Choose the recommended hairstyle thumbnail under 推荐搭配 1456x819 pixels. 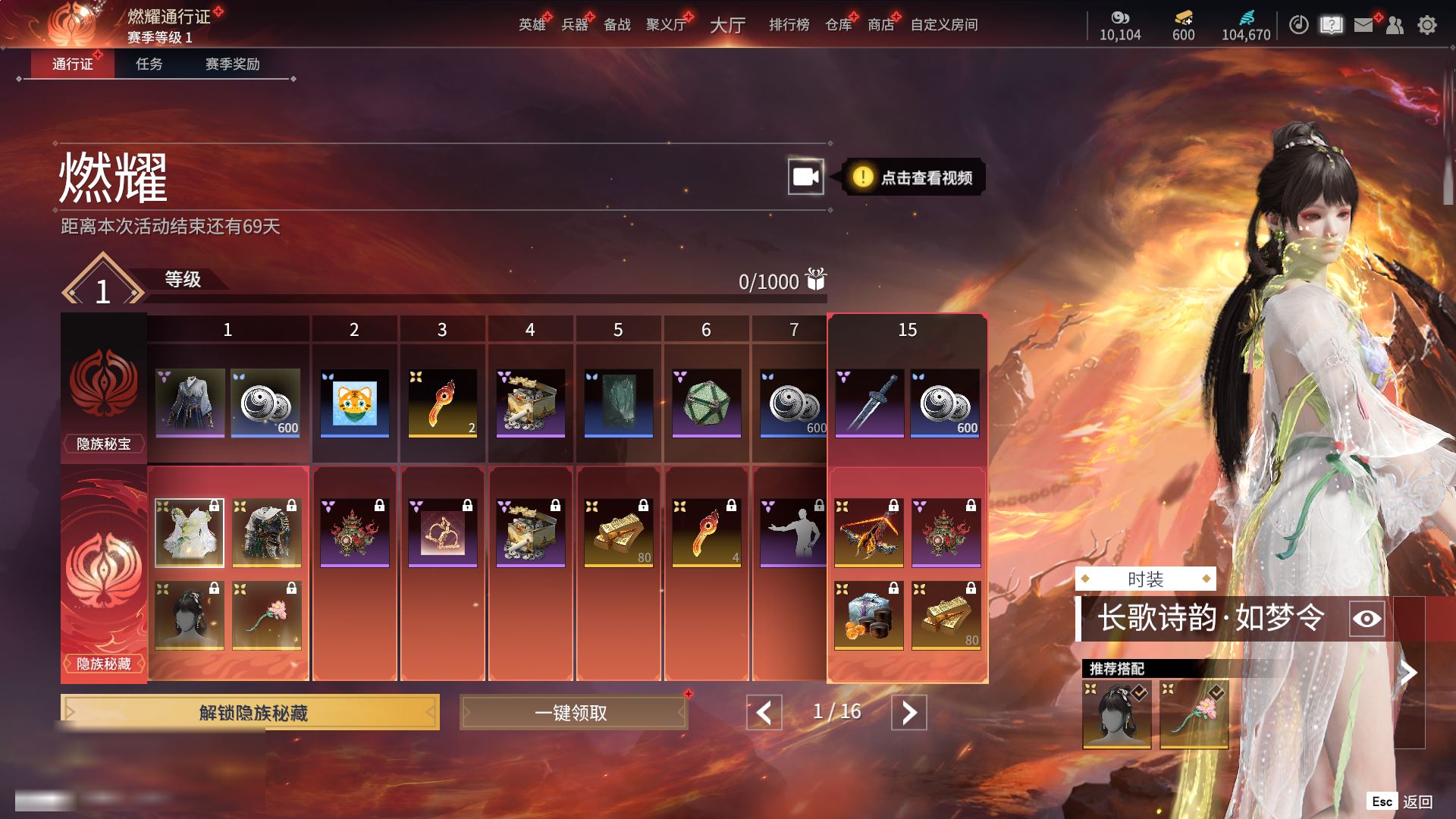pos(1116,715)
